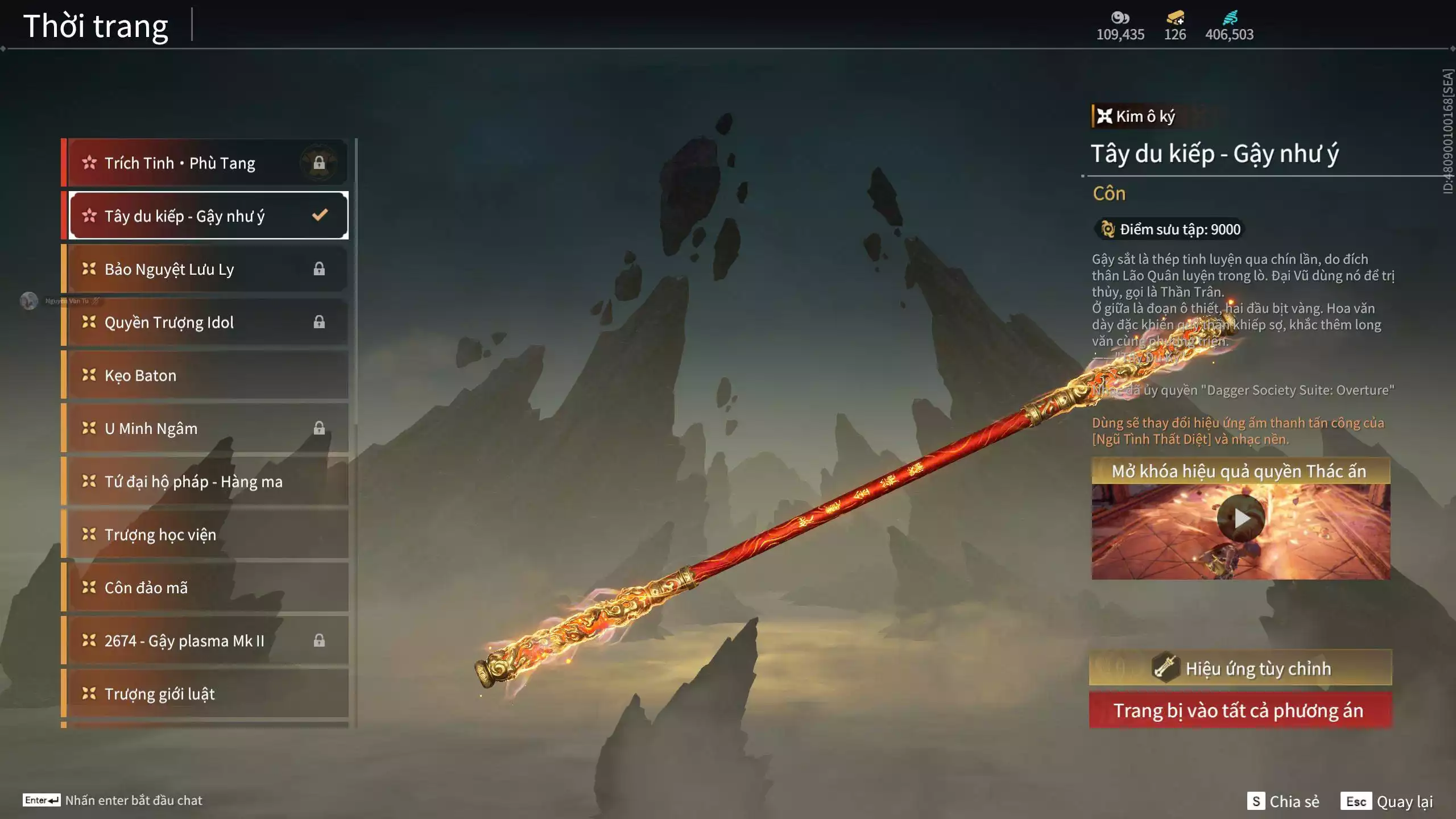This screenshot has height=819, width=1456.
Task: Click the teal feather currency icon
Action: 1229,18
